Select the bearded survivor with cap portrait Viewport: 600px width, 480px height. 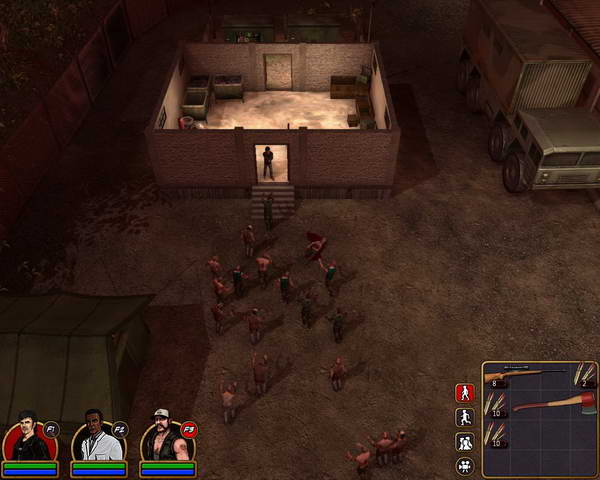click(x=163, y=440)
